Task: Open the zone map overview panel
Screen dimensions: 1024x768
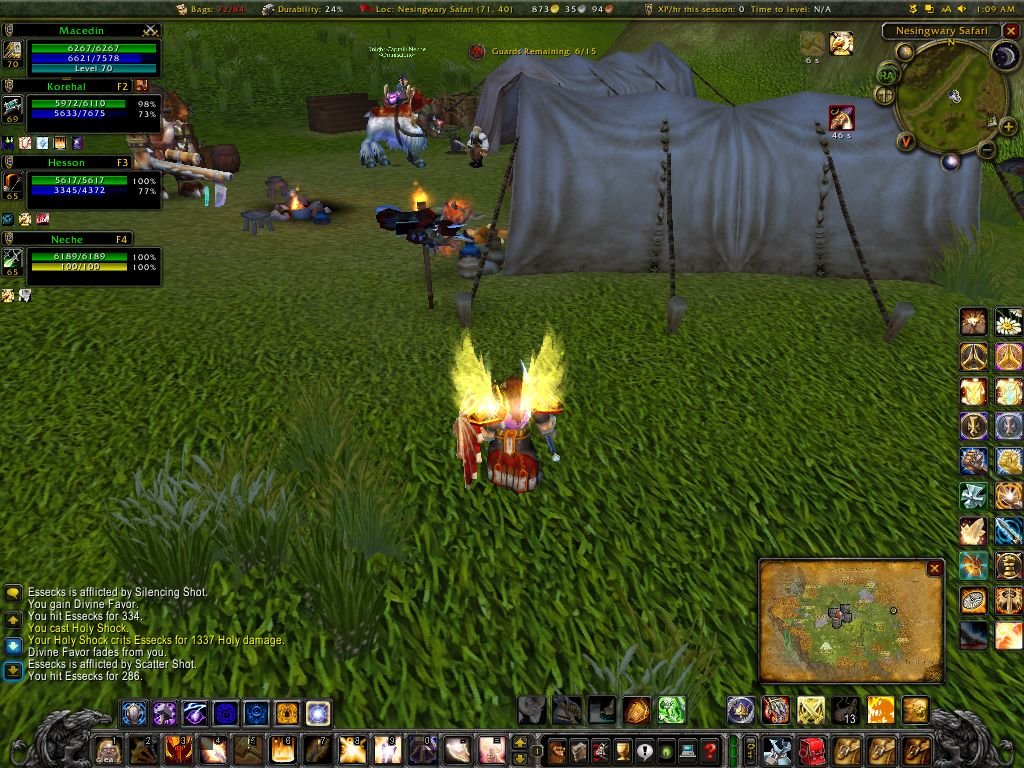Action: pos(850,620)
